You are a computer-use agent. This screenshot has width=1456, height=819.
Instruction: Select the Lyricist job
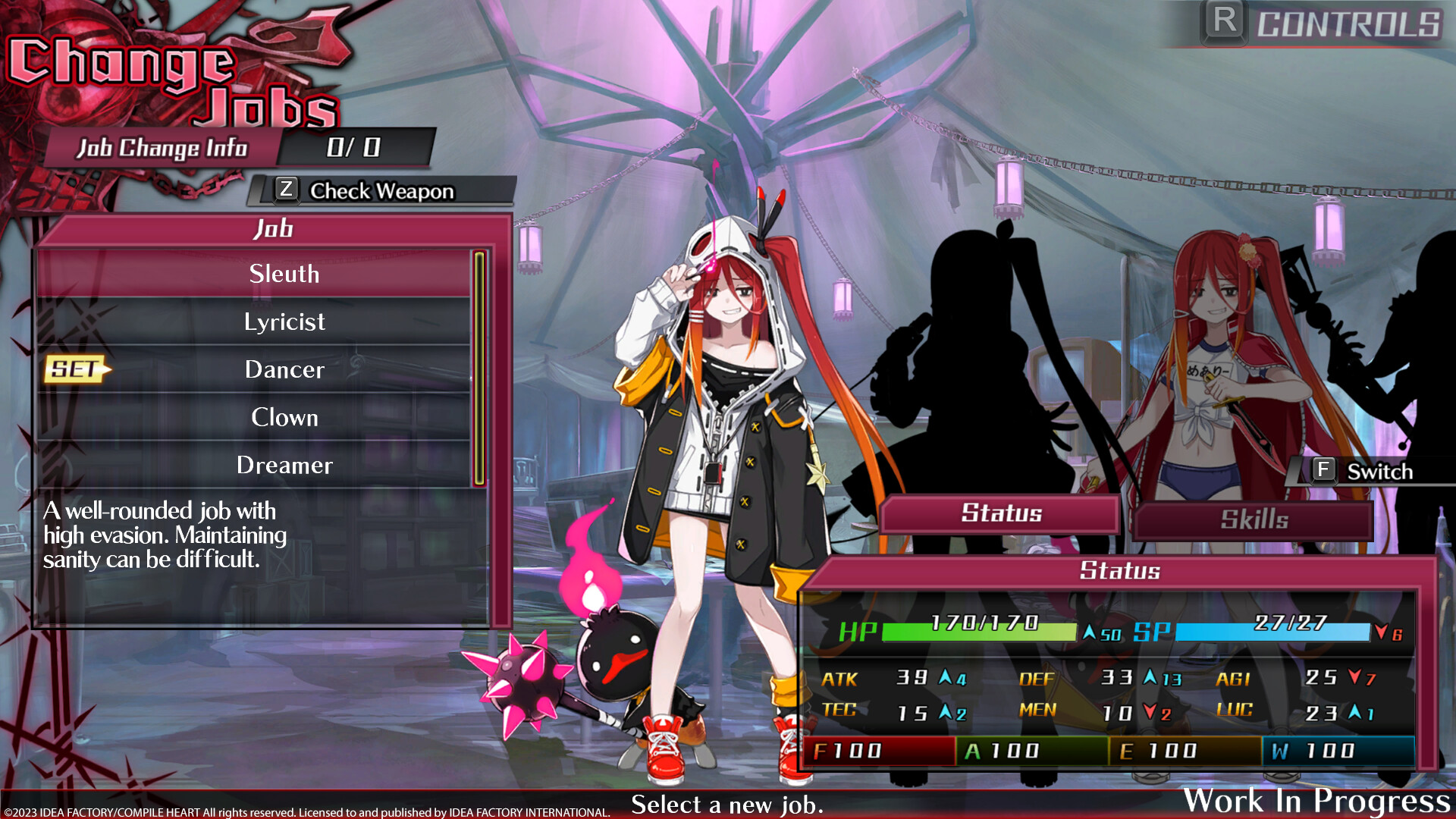point(284,322)
